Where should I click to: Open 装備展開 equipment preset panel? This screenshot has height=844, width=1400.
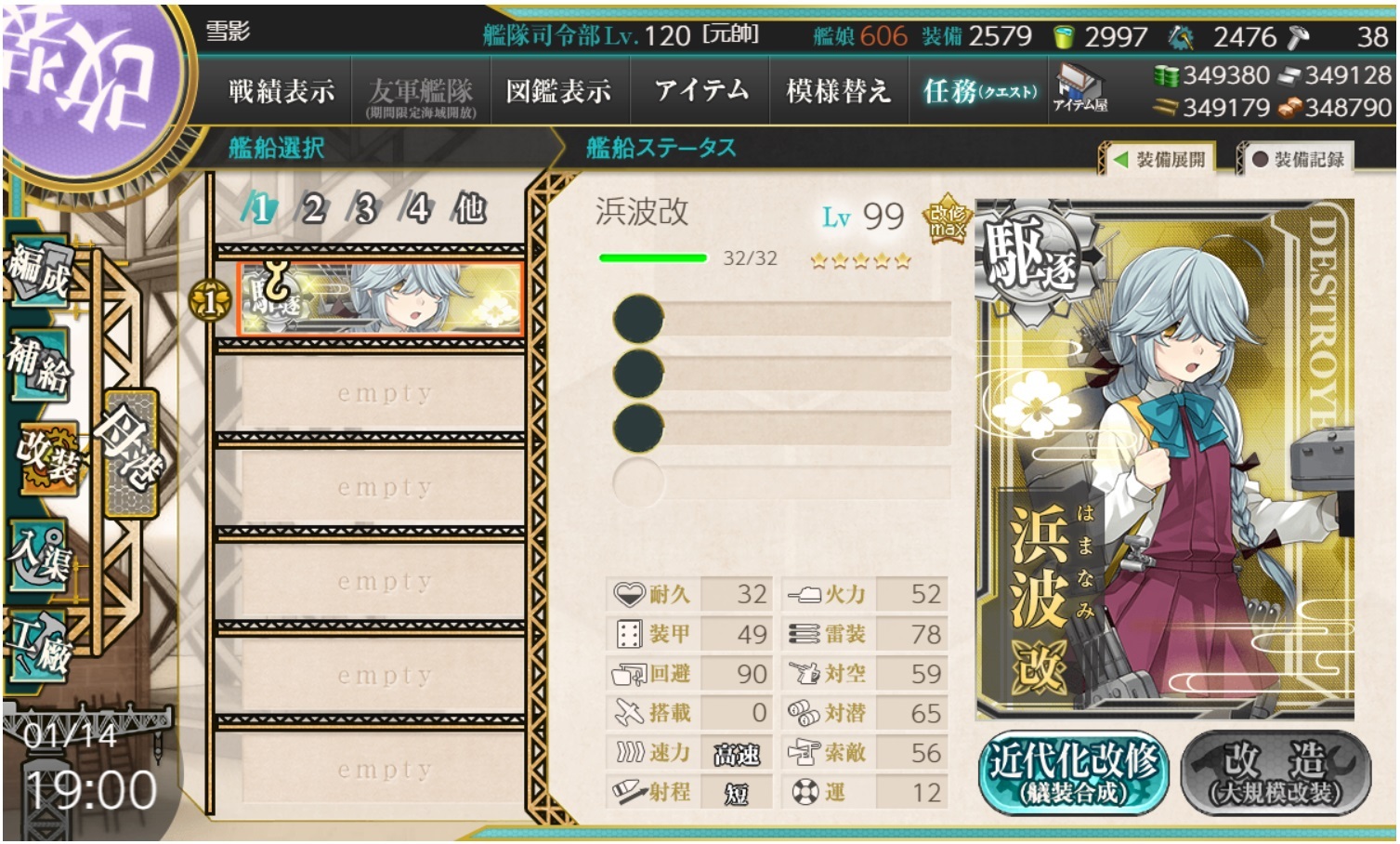pyautogui.click(x=1159, y=160)
